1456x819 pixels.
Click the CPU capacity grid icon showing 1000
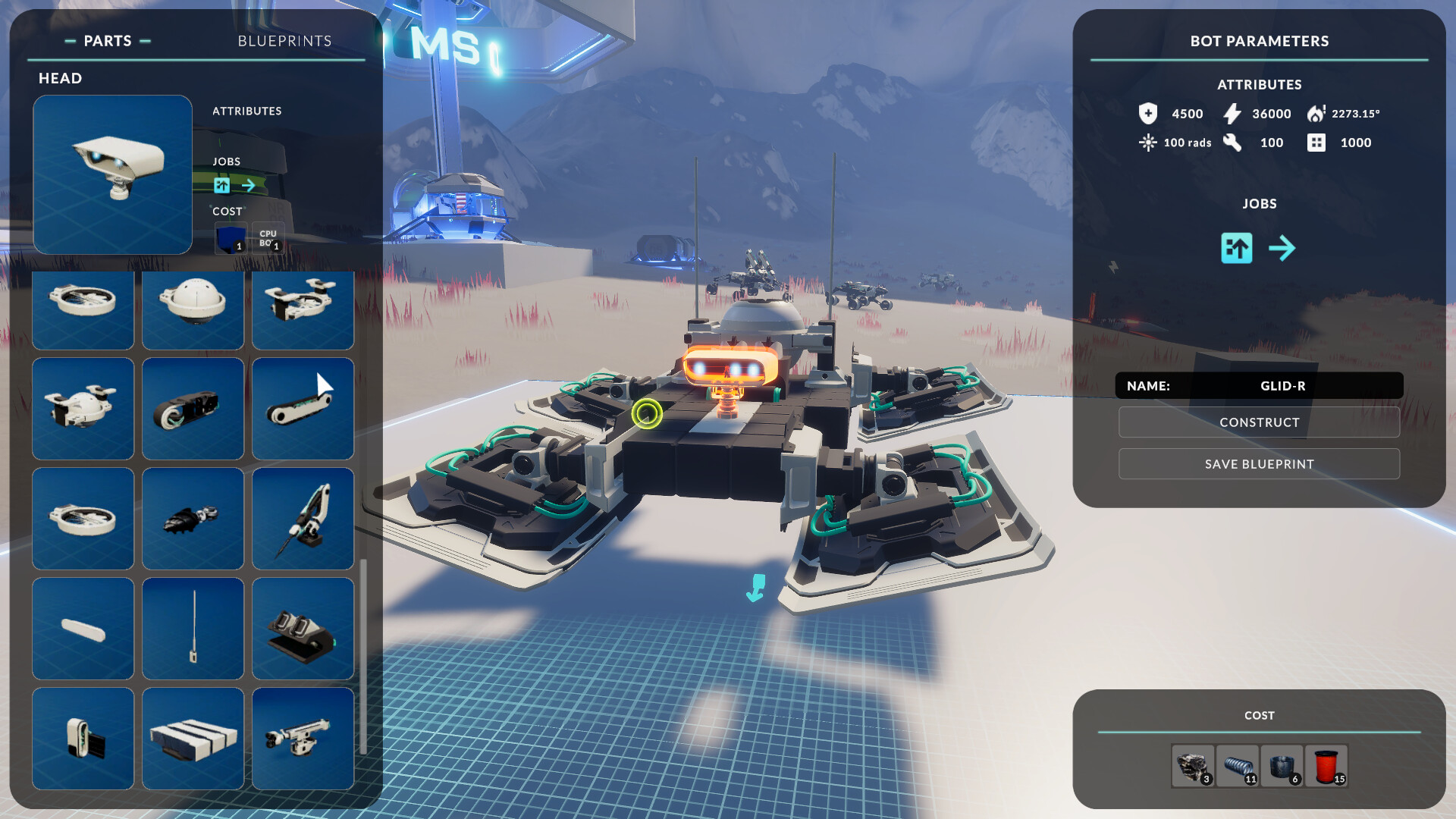(x=1317, y=143)
